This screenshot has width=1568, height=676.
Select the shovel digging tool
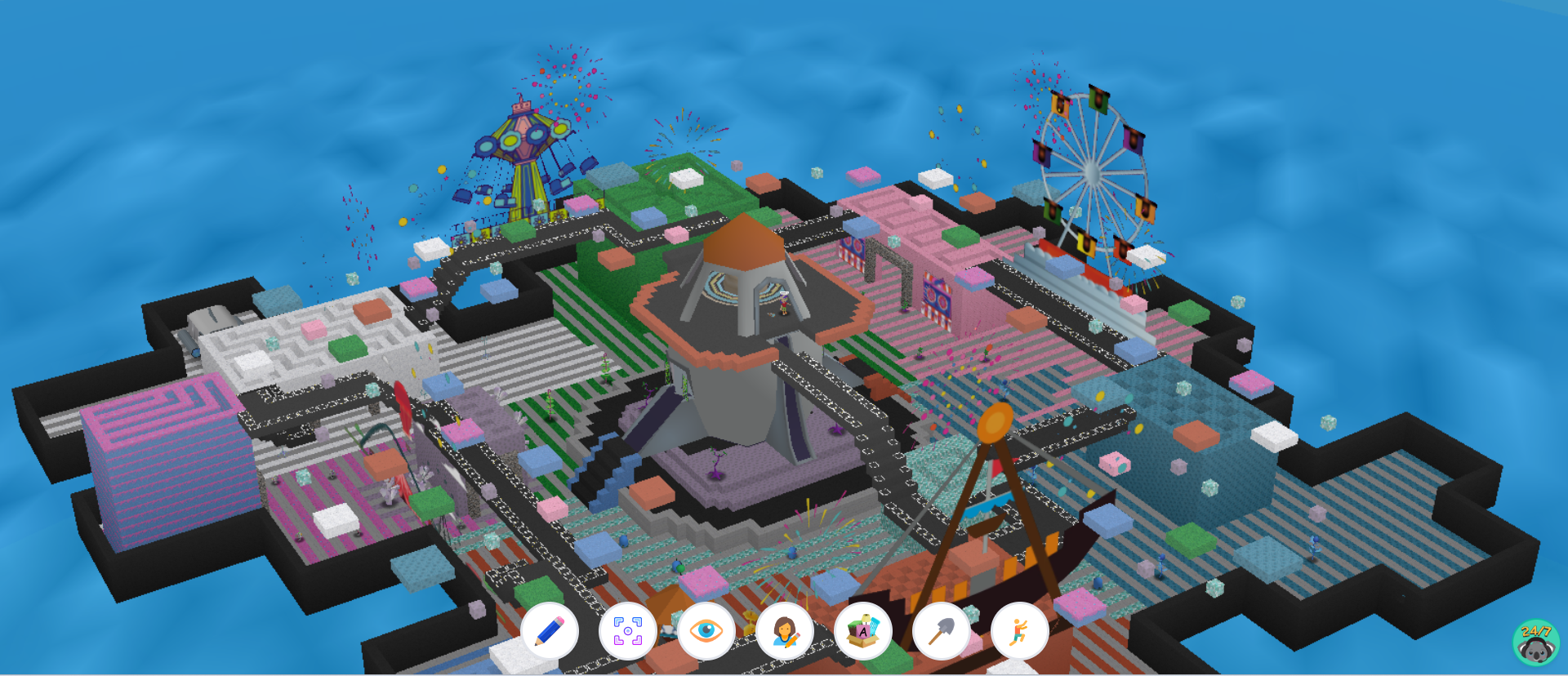(942, 630)
